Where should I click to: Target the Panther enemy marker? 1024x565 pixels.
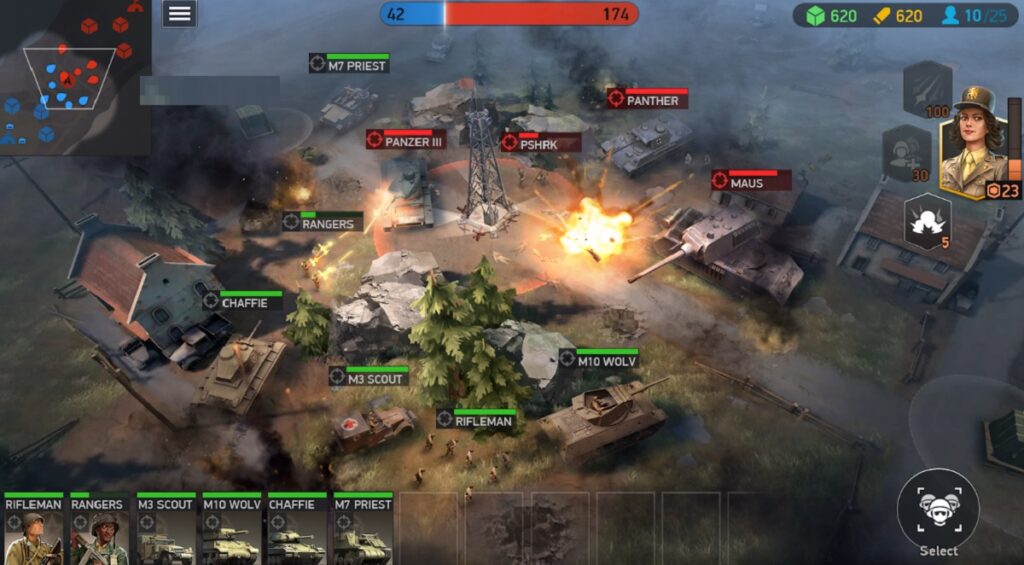[646, 98]
